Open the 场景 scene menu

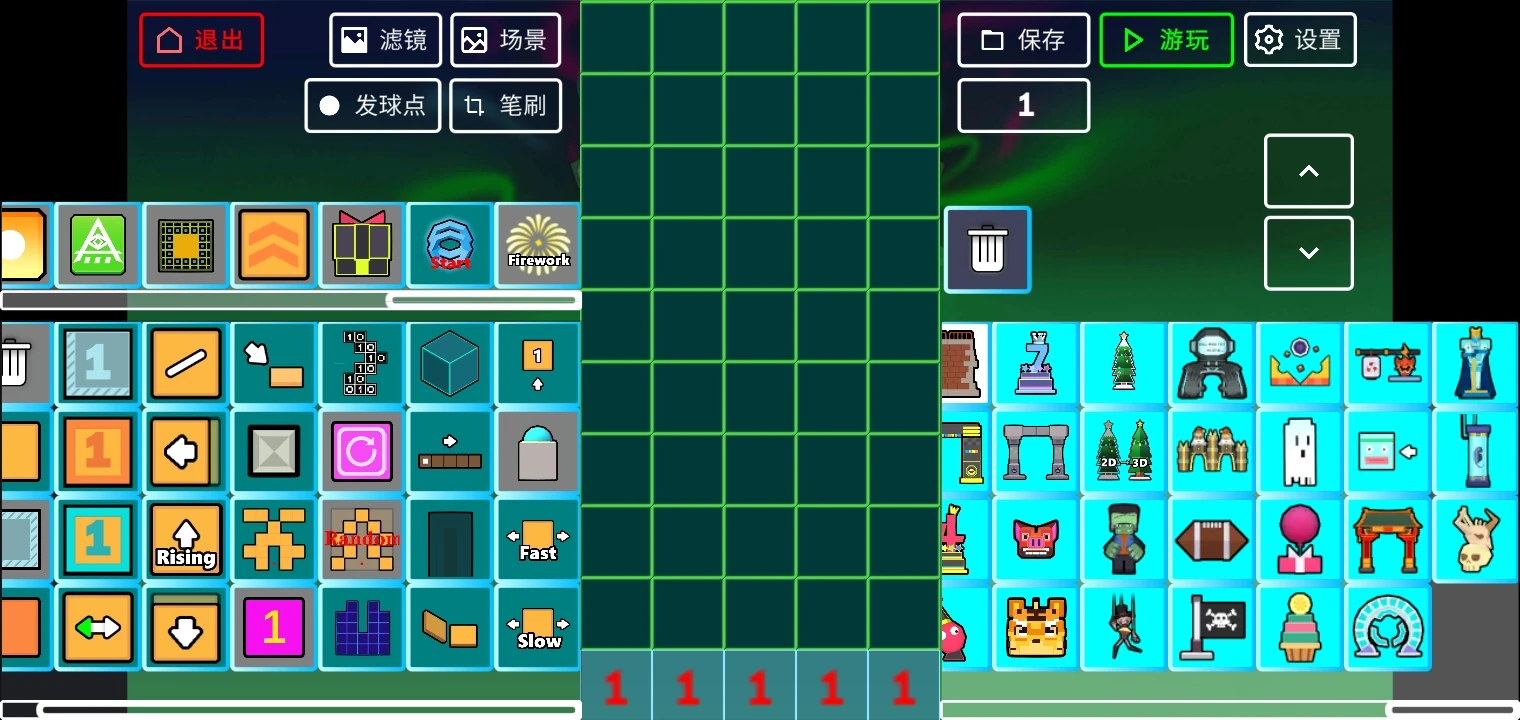pos(506,40)
